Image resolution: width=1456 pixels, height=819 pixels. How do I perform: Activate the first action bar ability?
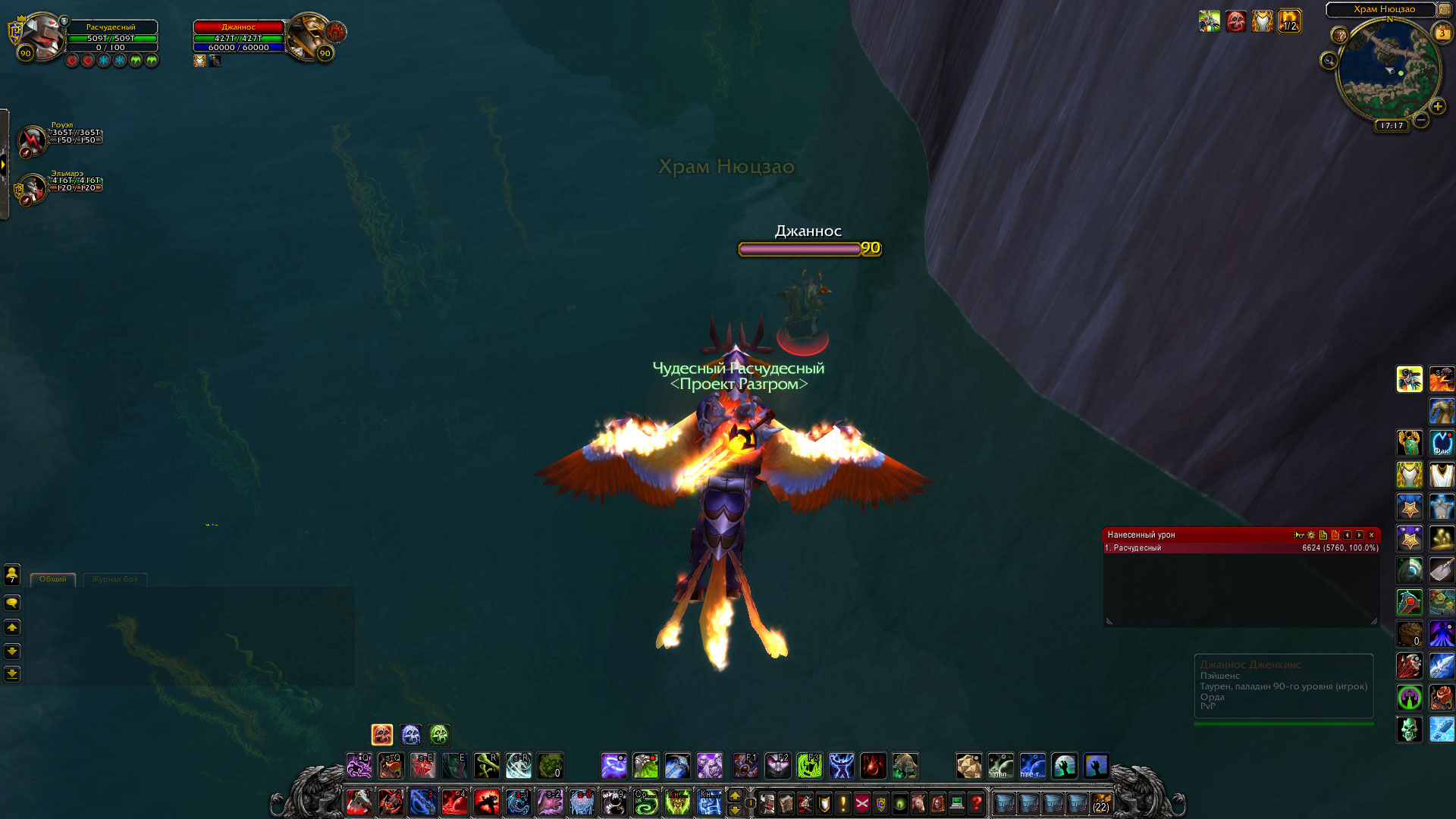(x=359, y=803)
